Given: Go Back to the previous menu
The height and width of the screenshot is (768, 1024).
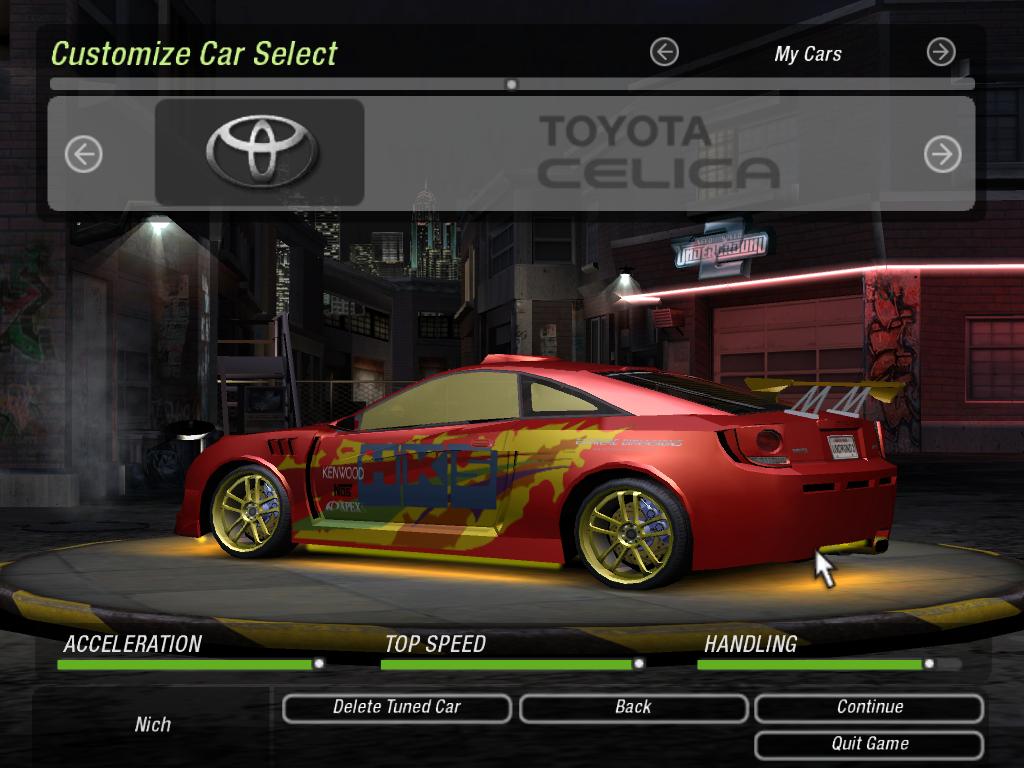Looking at the screenshot, I should tap(633, 708).
